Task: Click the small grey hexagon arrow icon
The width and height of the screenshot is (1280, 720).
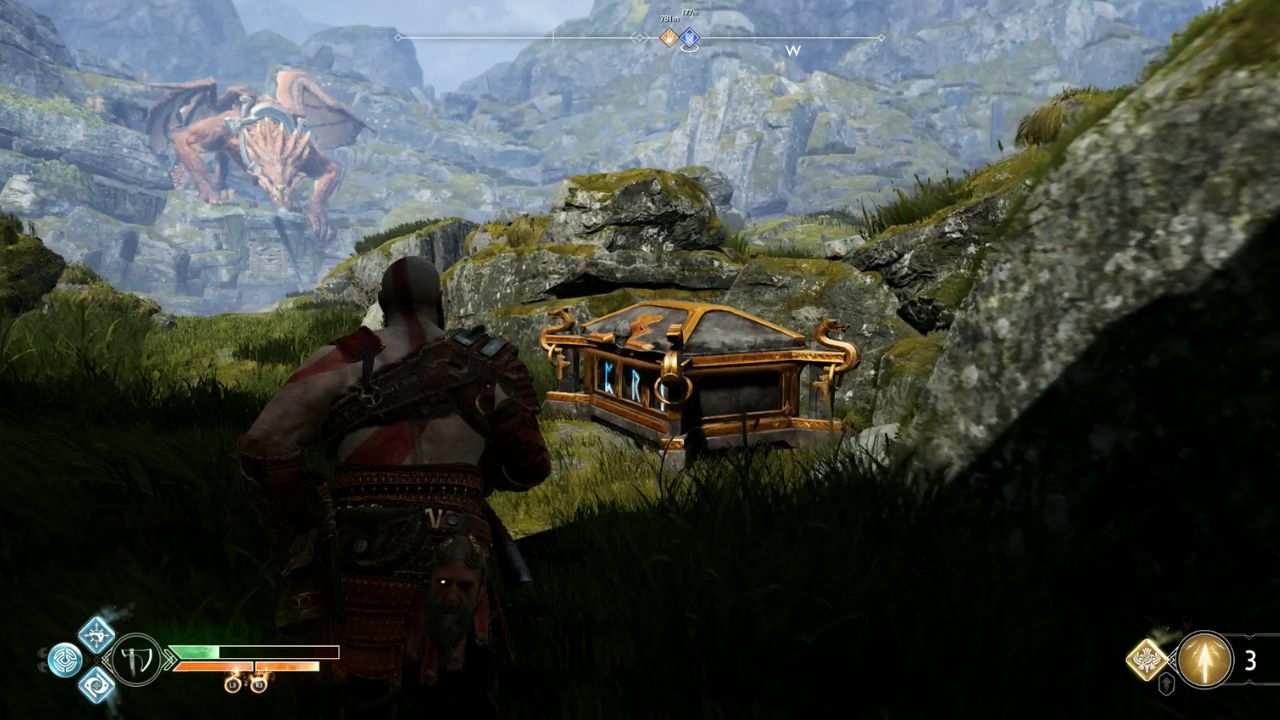Action: click(1166, 685)
